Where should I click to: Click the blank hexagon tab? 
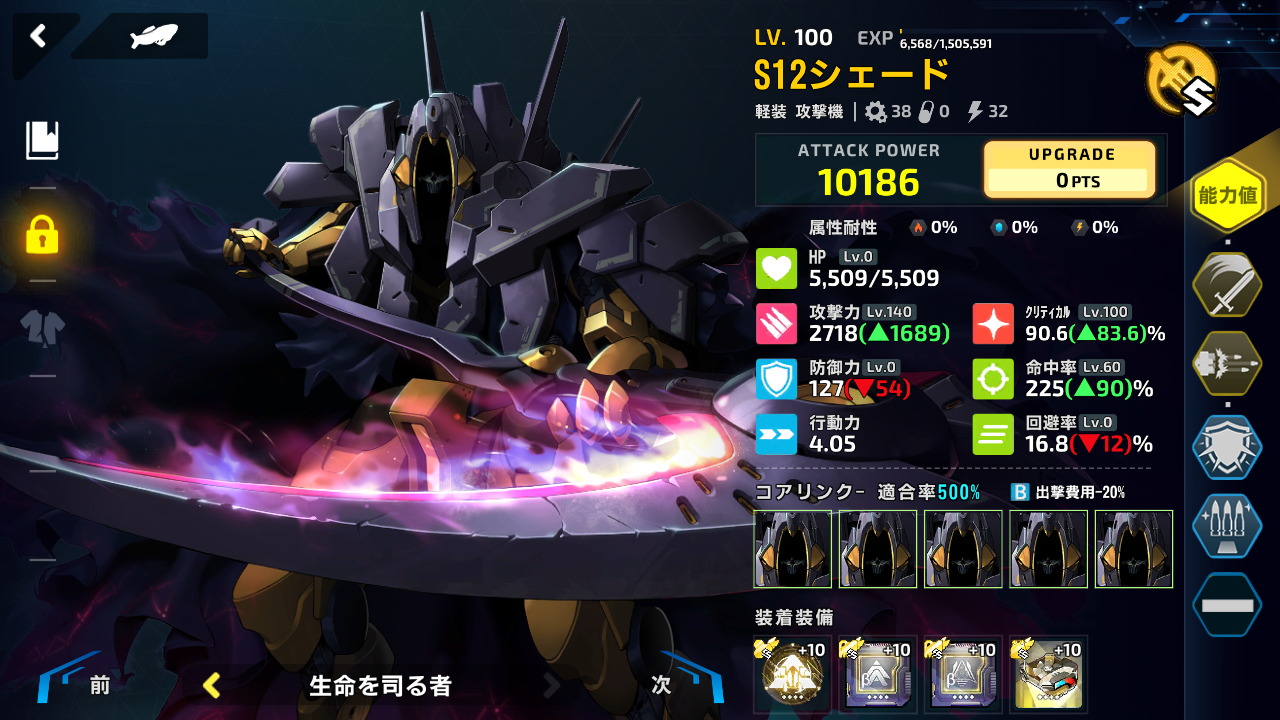pyautogui.click(x=1226, y=605)
